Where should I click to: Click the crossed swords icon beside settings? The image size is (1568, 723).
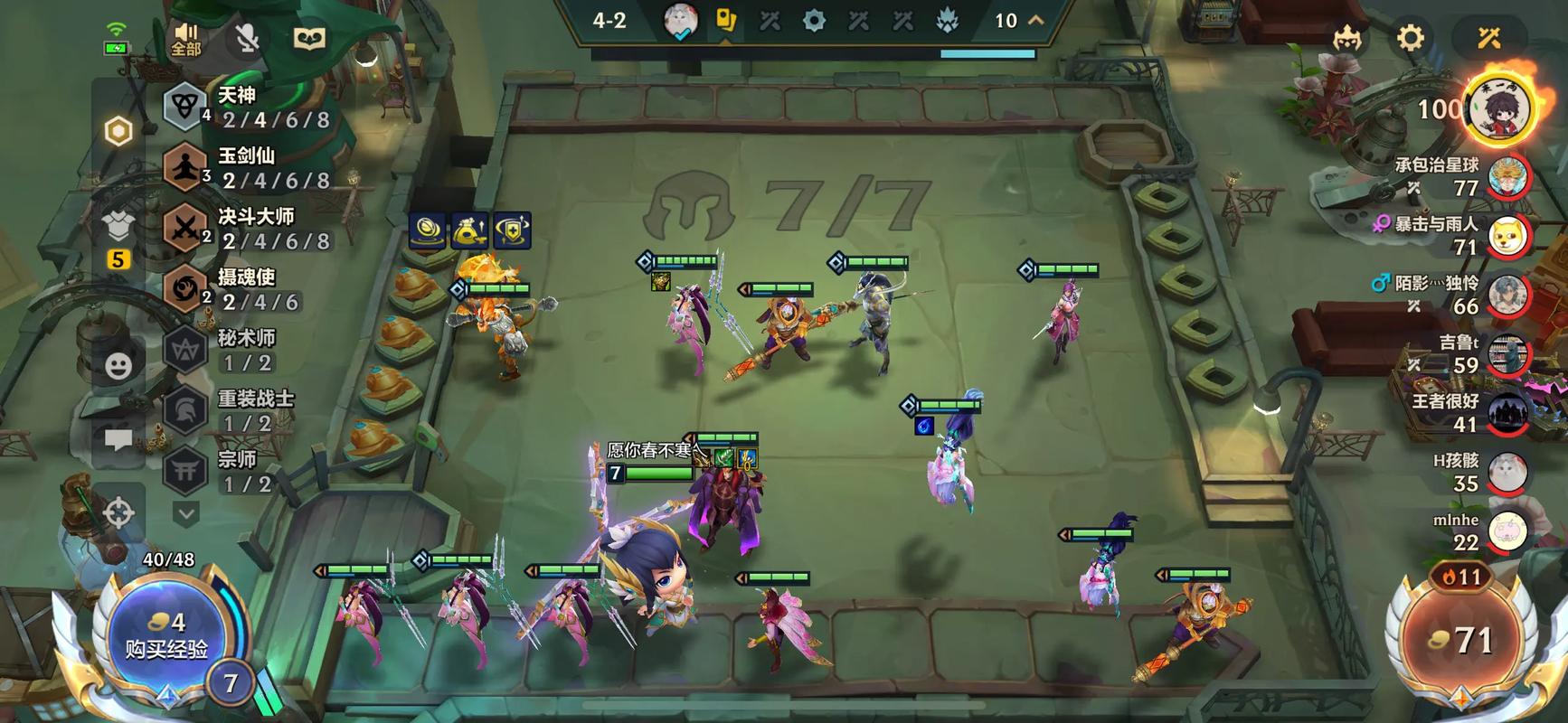1488,38
